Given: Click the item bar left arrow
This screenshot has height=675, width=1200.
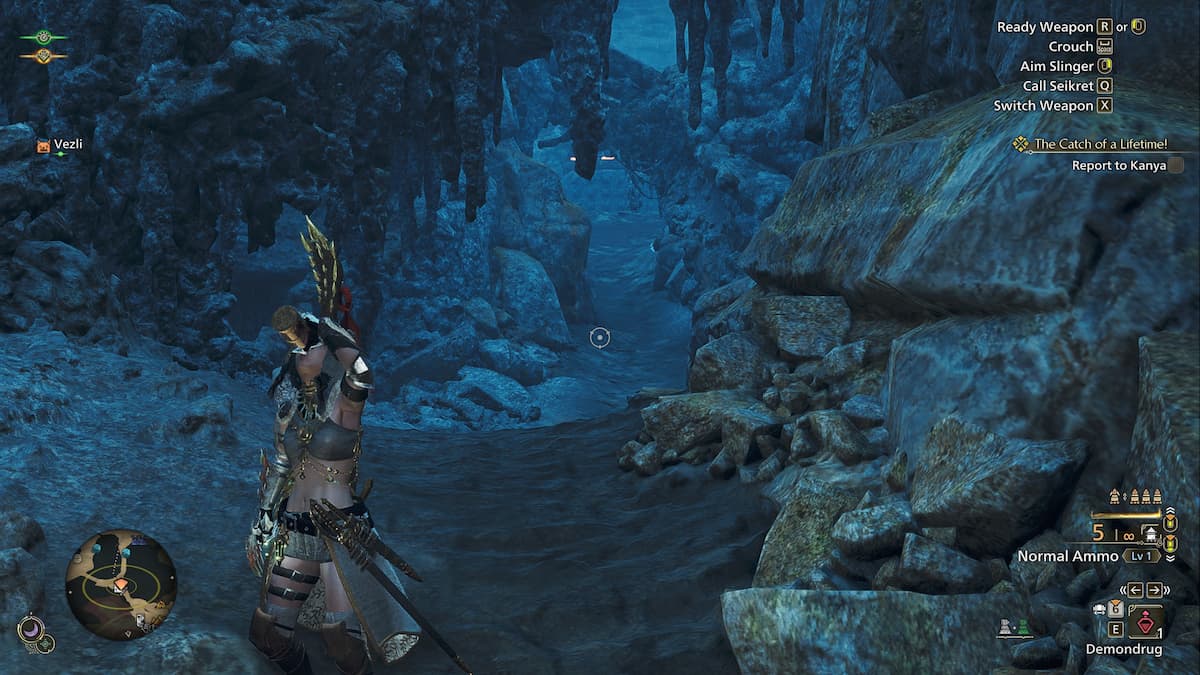Looking at the screenshot, I should tap(1135, 590).
